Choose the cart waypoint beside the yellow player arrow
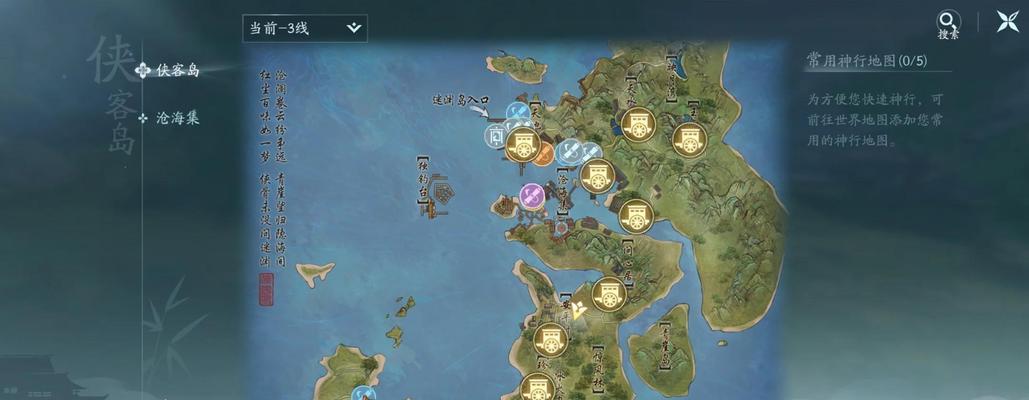 608,295
